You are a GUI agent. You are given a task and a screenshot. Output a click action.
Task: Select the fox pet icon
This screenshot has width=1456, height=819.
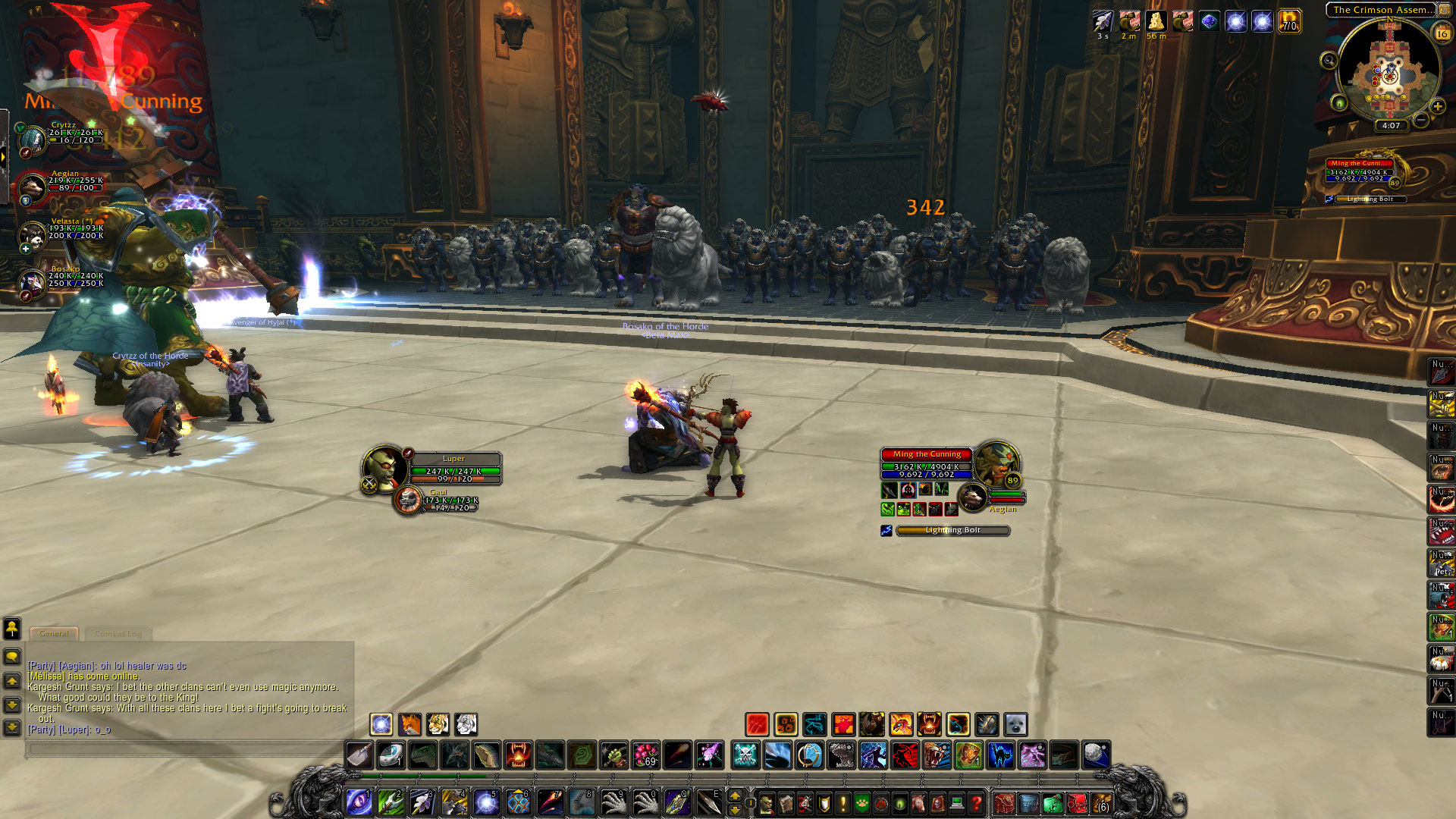coord(409,724)
